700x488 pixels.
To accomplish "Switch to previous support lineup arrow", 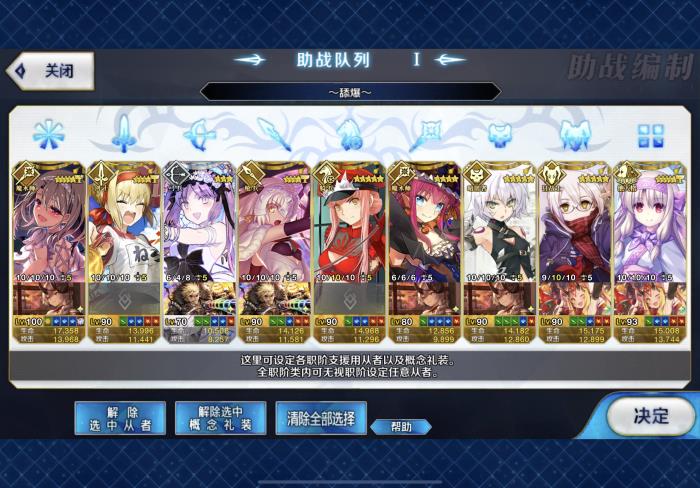I will tap(250, 60).
